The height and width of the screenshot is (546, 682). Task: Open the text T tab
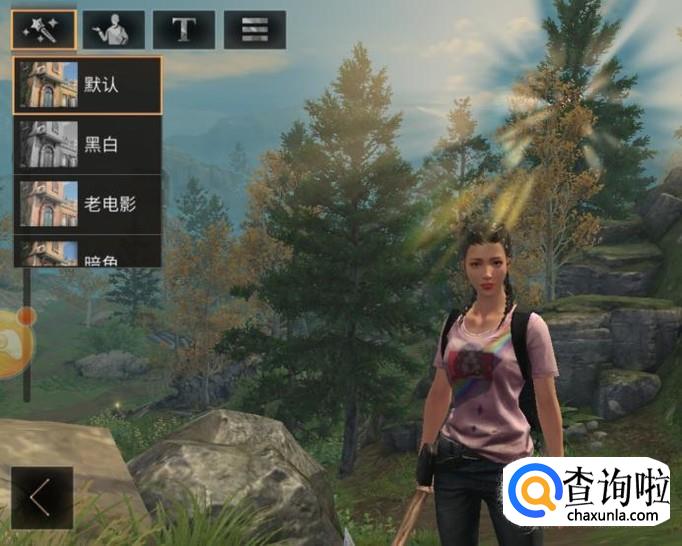183,30
